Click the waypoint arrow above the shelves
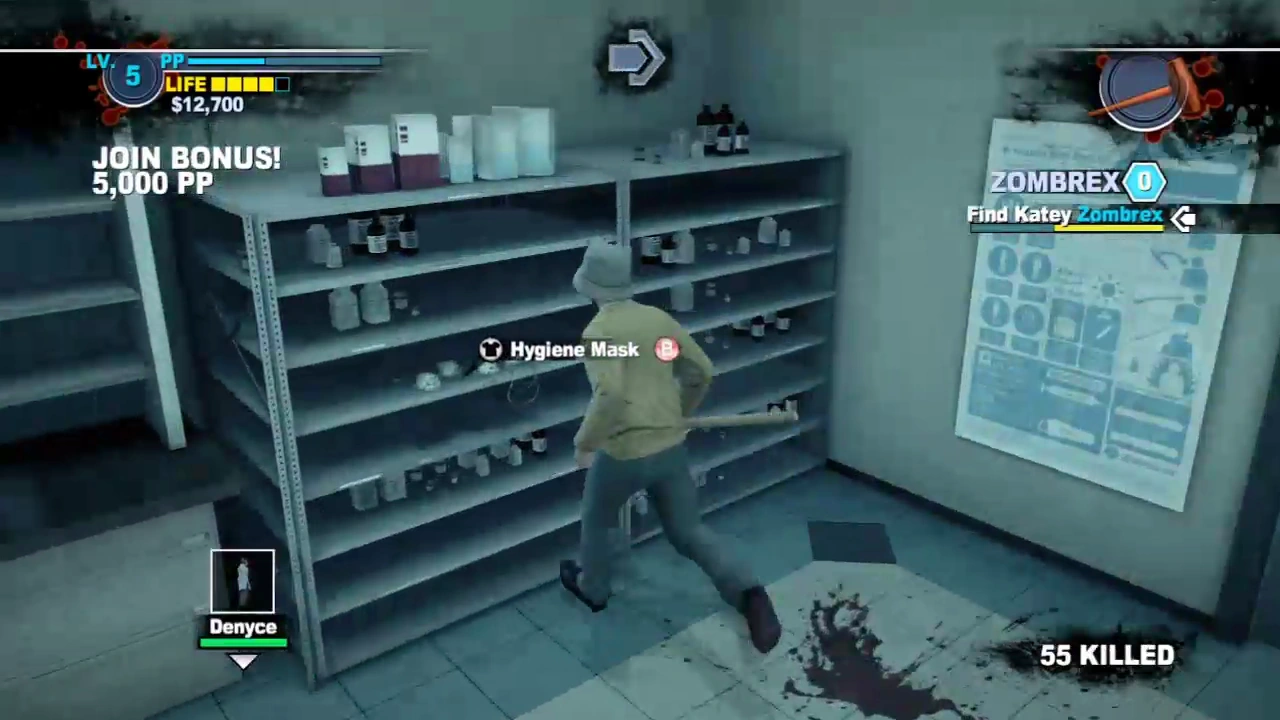Viewport: 1280px width, 720px height. [x=637, y=58]
